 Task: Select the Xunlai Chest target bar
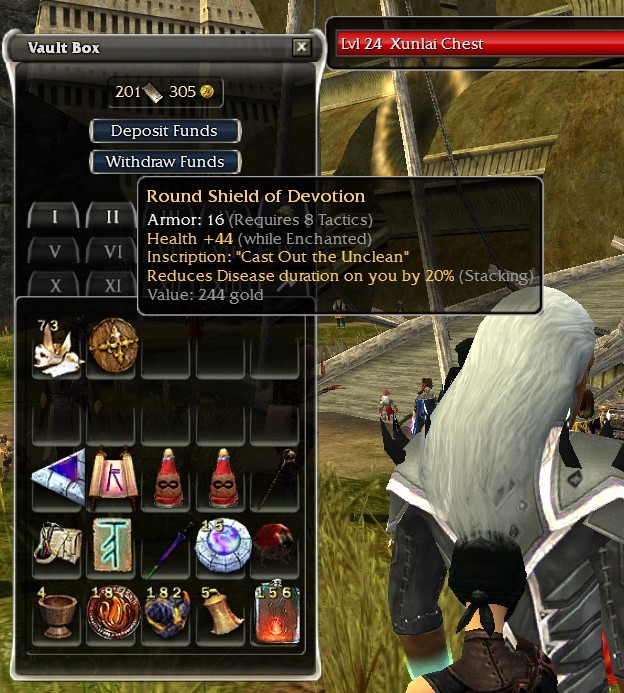pyautogui.click(x=476, y=45)
